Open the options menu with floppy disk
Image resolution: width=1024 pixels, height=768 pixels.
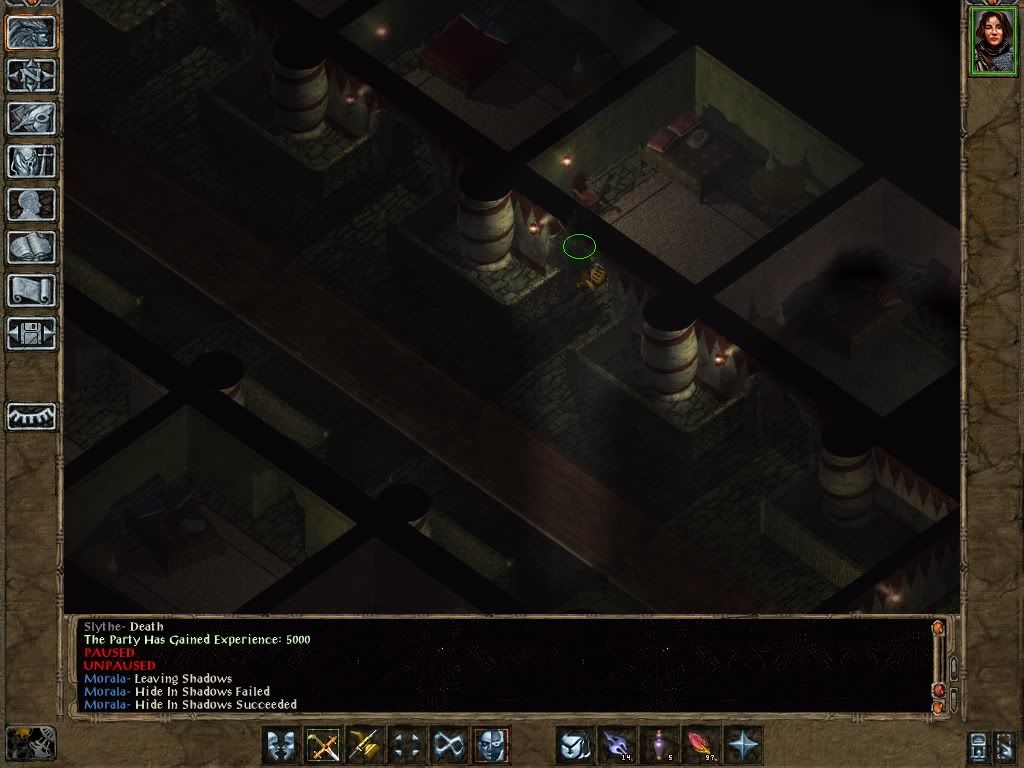click(x=31, y=333)
